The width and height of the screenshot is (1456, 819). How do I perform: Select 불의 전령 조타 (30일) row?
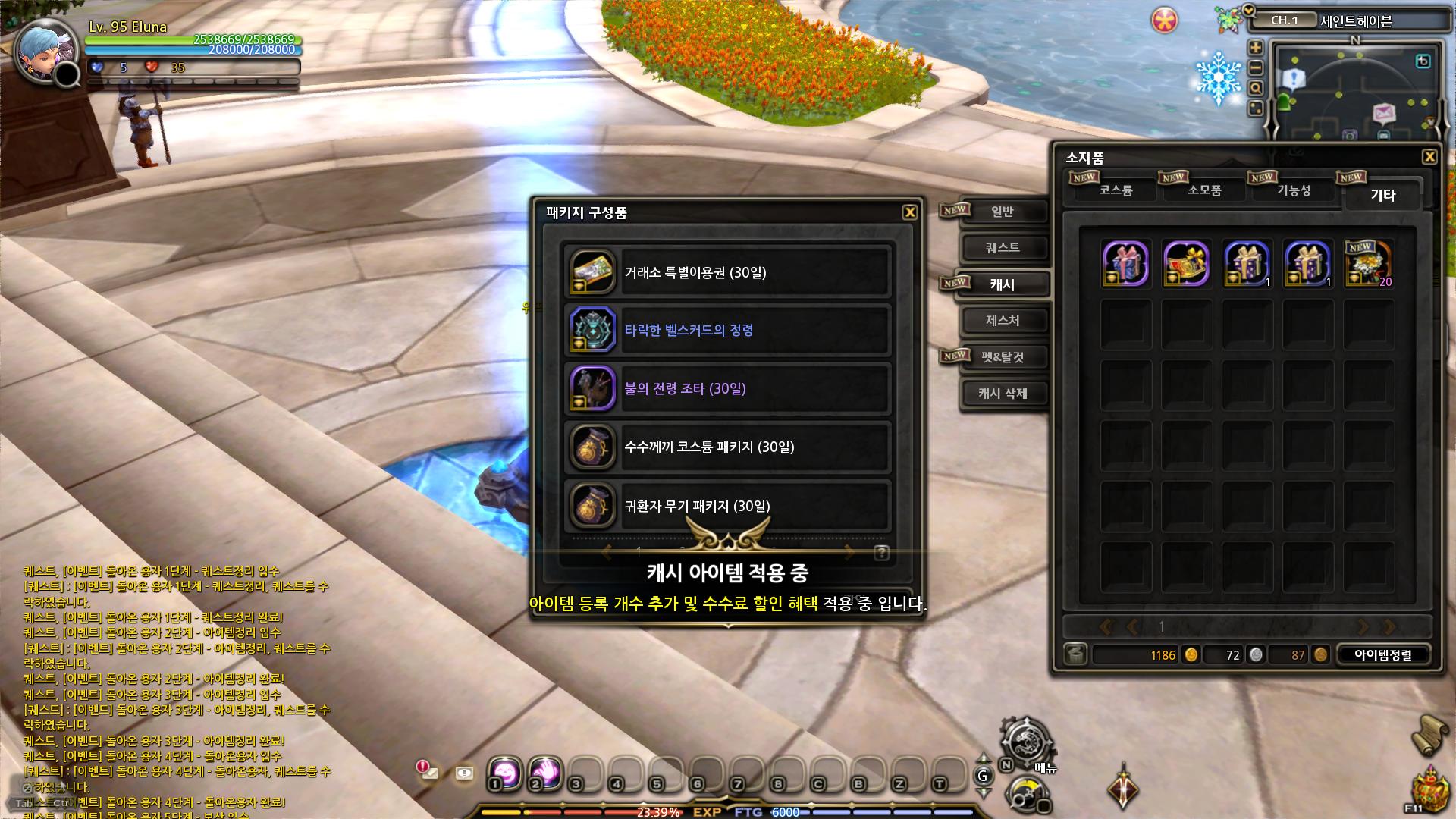pyautogui.click(x=726, y=389)
